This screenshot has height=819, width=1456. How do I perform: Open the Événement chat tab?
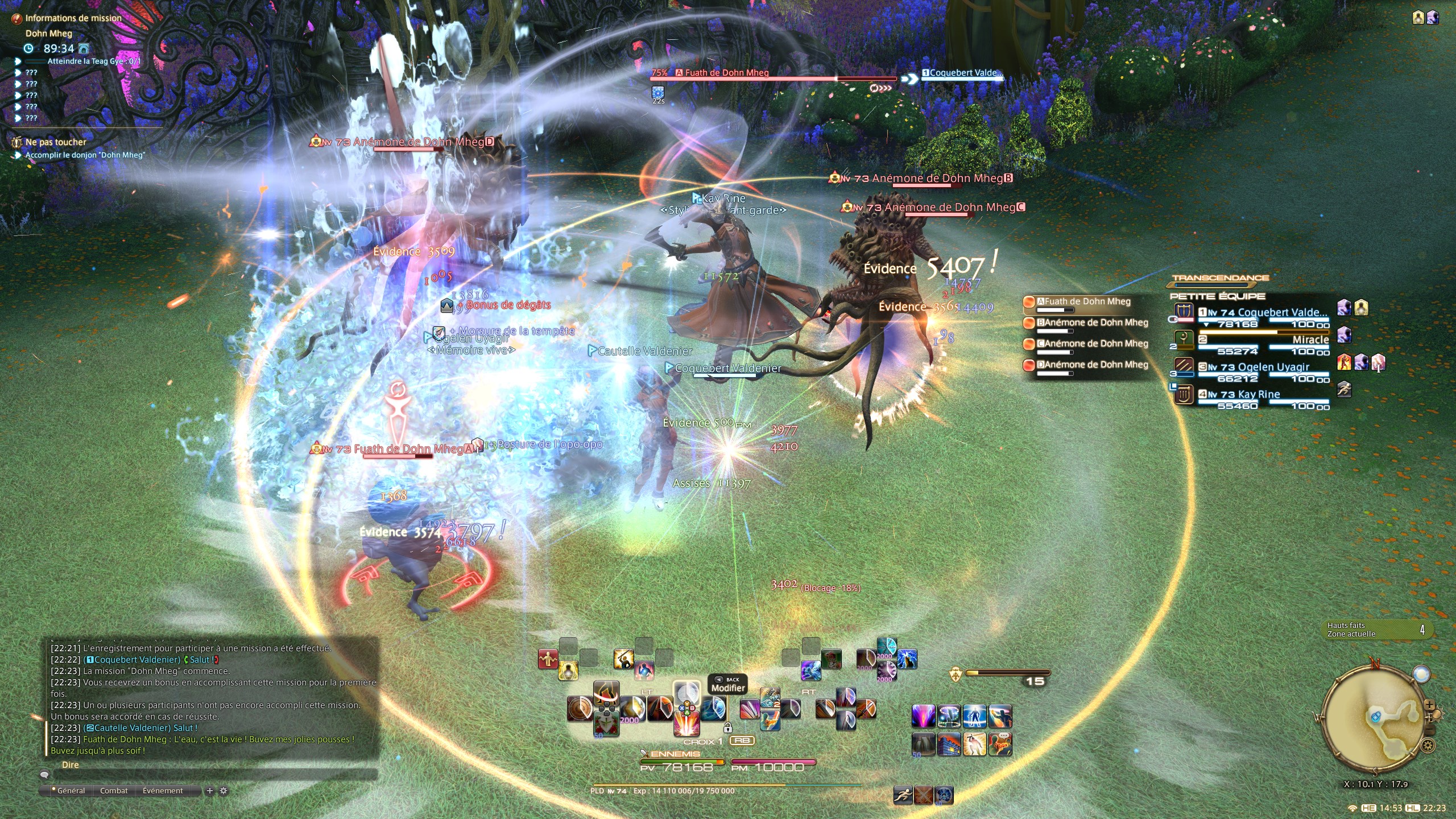pos(163,791)
